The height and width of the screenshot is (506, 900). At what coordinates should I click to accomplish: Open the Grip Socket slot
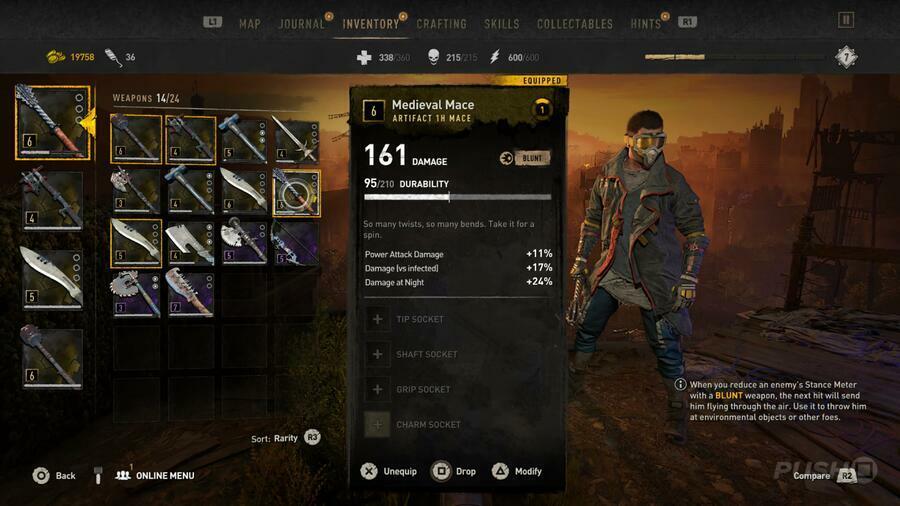coord(458,389)
